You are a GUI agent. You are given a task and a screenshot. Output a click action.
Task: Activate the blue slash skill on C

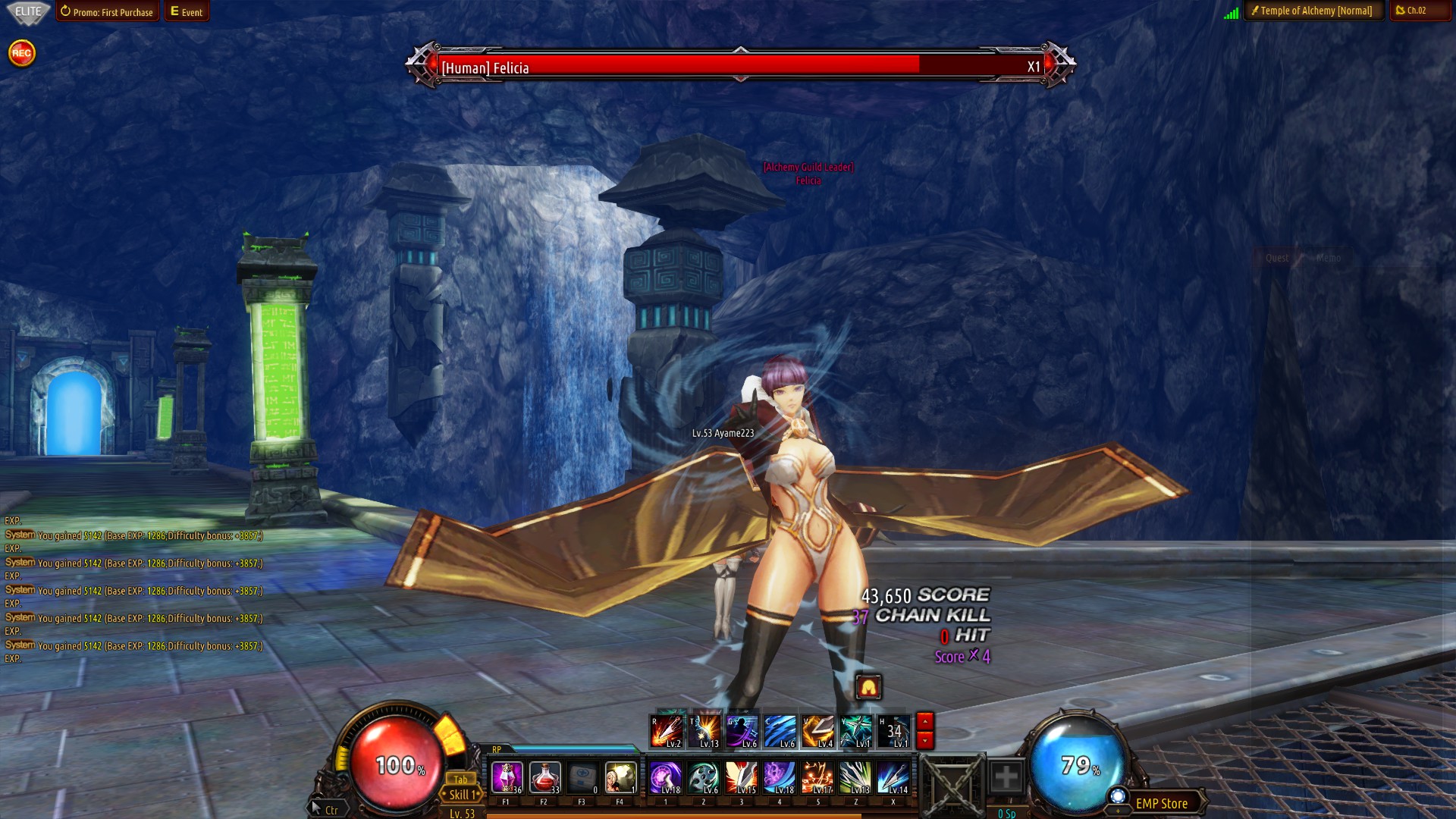click(x=780, y=731)
